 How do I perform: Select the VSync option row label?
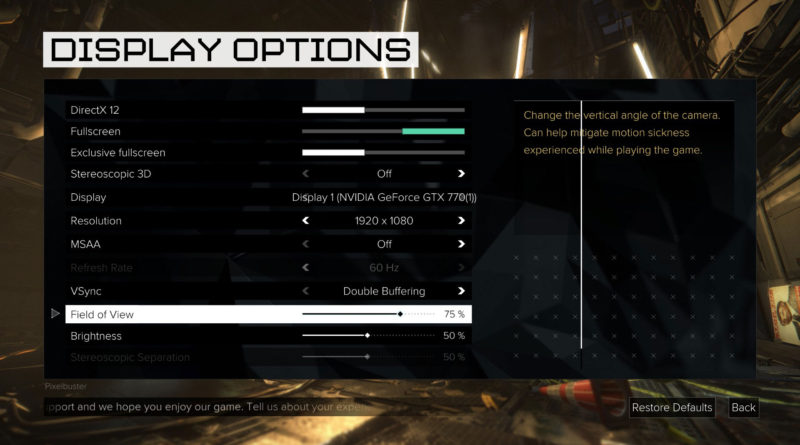pyautogui.click(x=86, y=291)
